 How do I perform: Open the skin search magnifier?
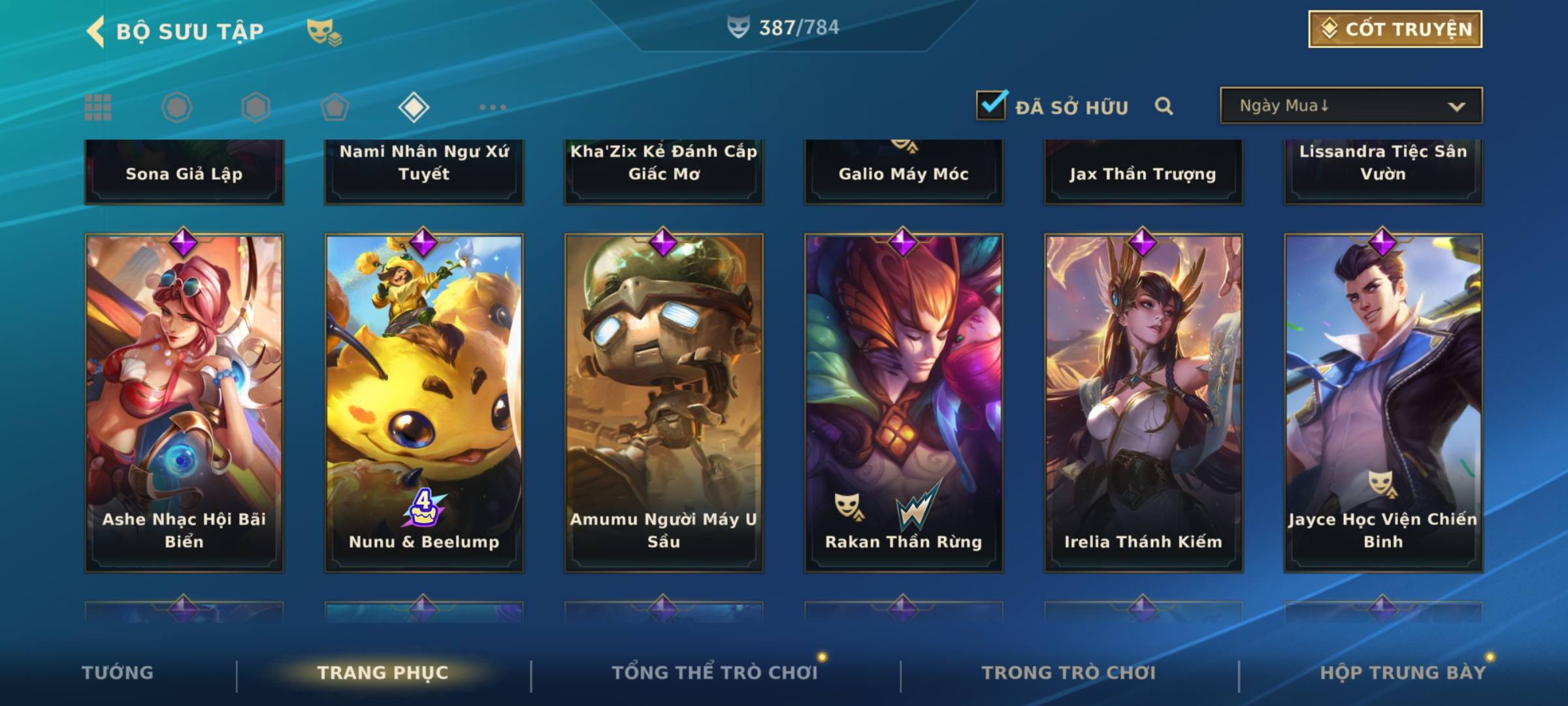[1164, 106]
